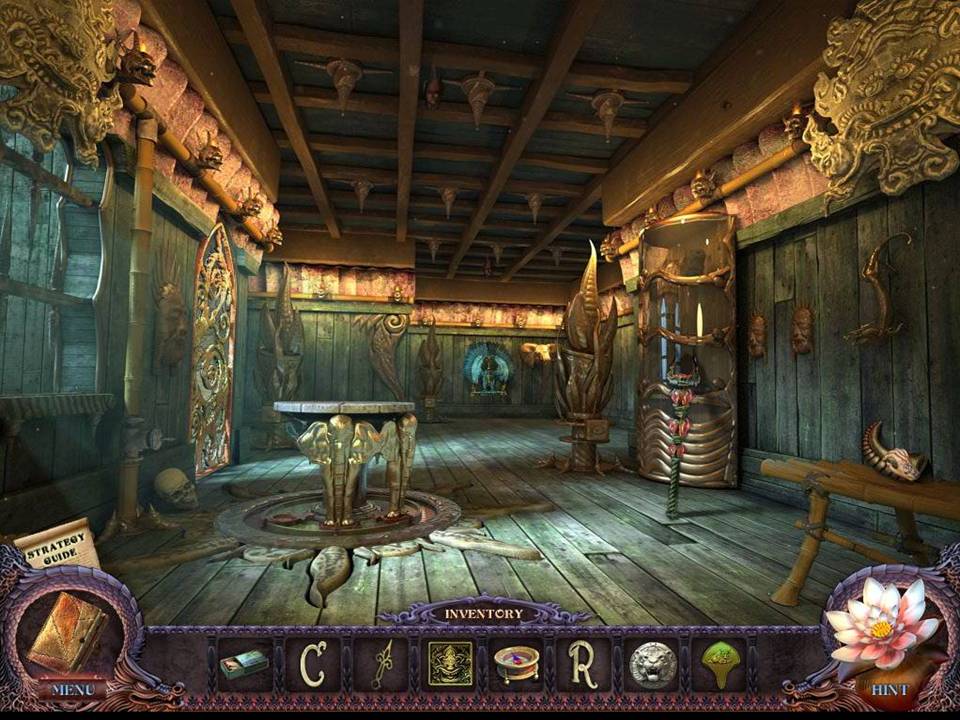This screenshot has height=720, width=960.
Task: Choose the golden engraved tile
Action: (450, 663)
